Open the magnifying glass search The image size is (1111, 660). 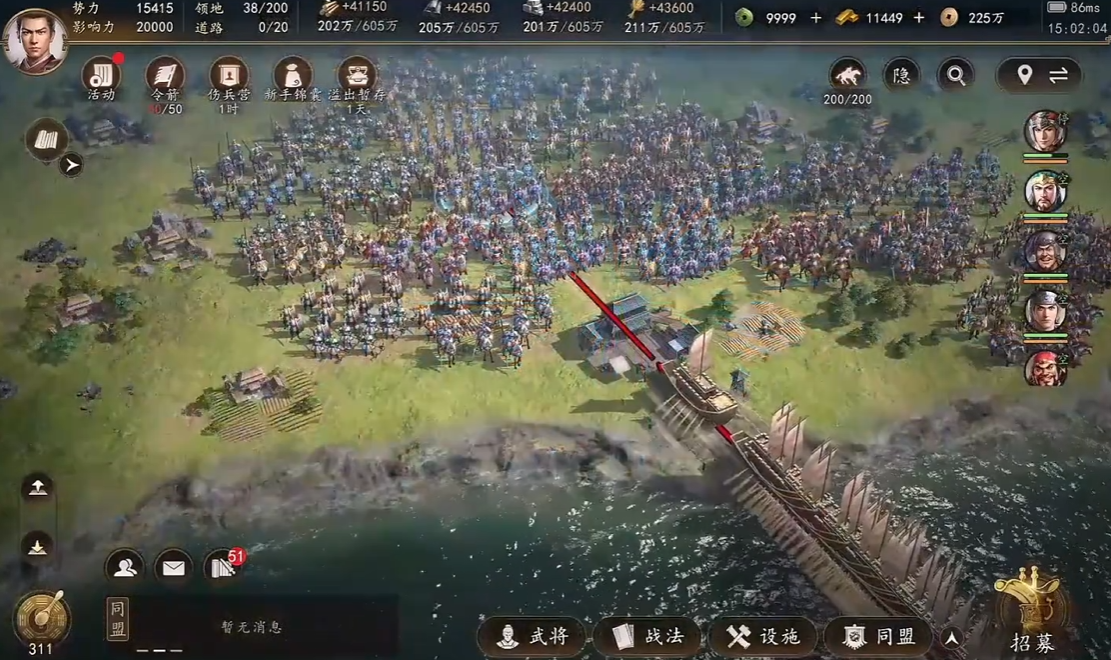tap(956, 75)
